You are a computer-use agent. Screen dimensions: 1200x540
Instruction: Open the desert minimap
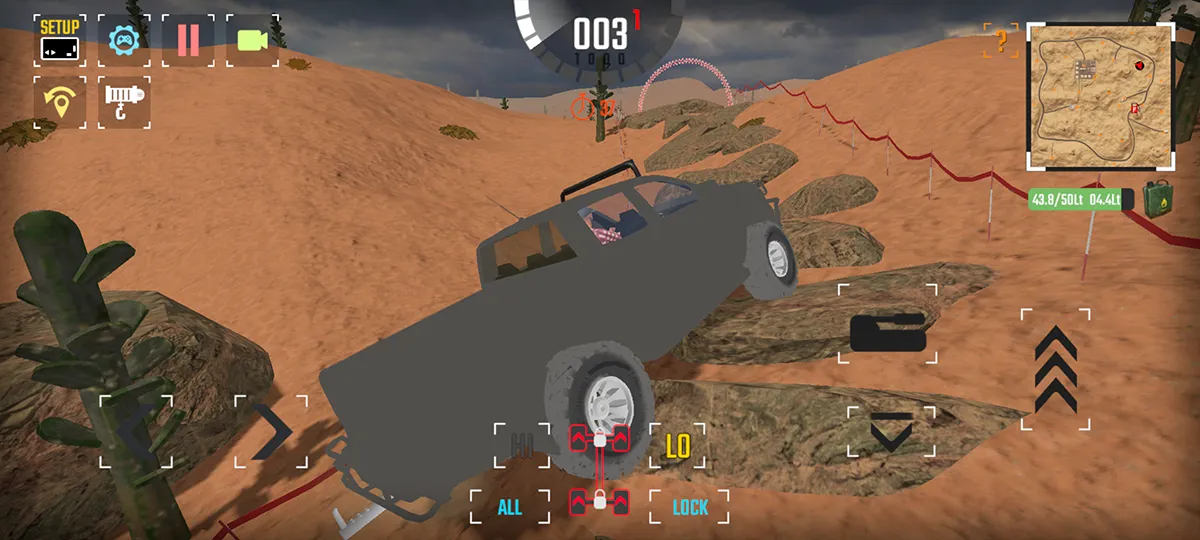(x=1100, y=96)
